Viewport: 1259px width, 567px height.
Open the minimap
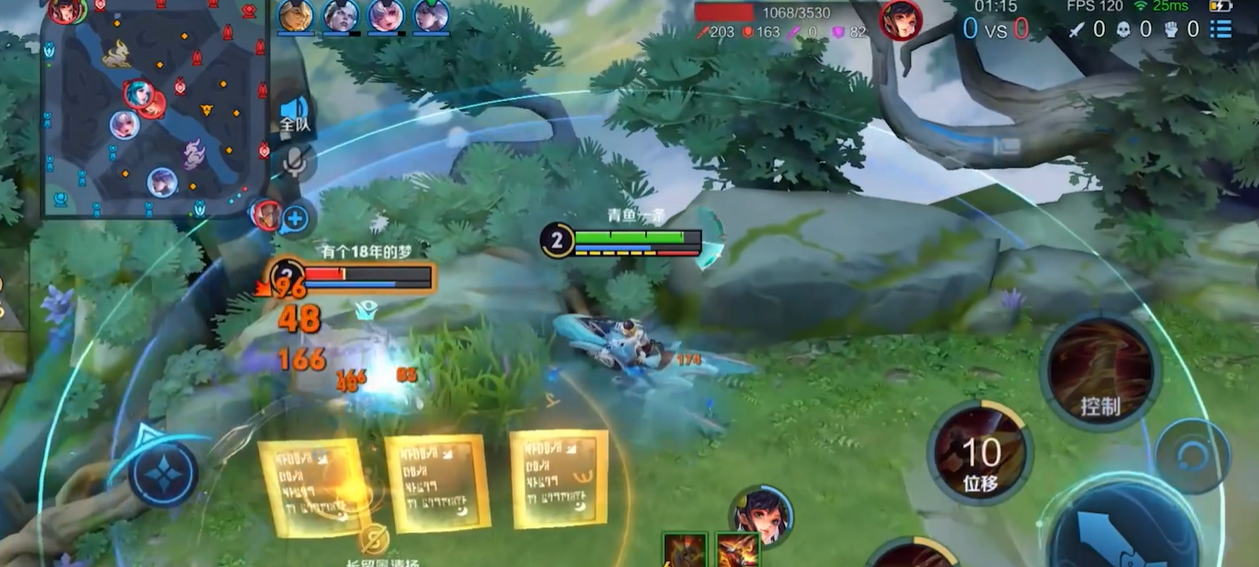(x=155, y=107)
